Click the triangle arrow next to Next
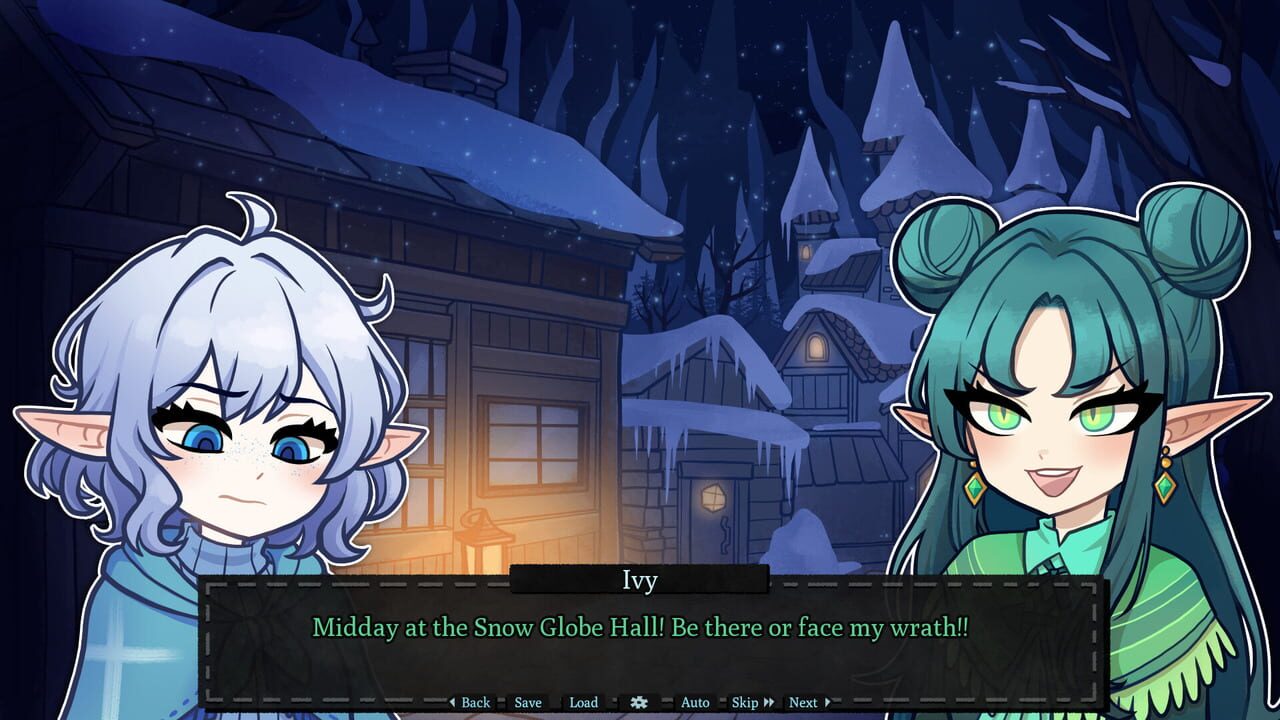Screen dimensions: 1280x720 point(828,702)
